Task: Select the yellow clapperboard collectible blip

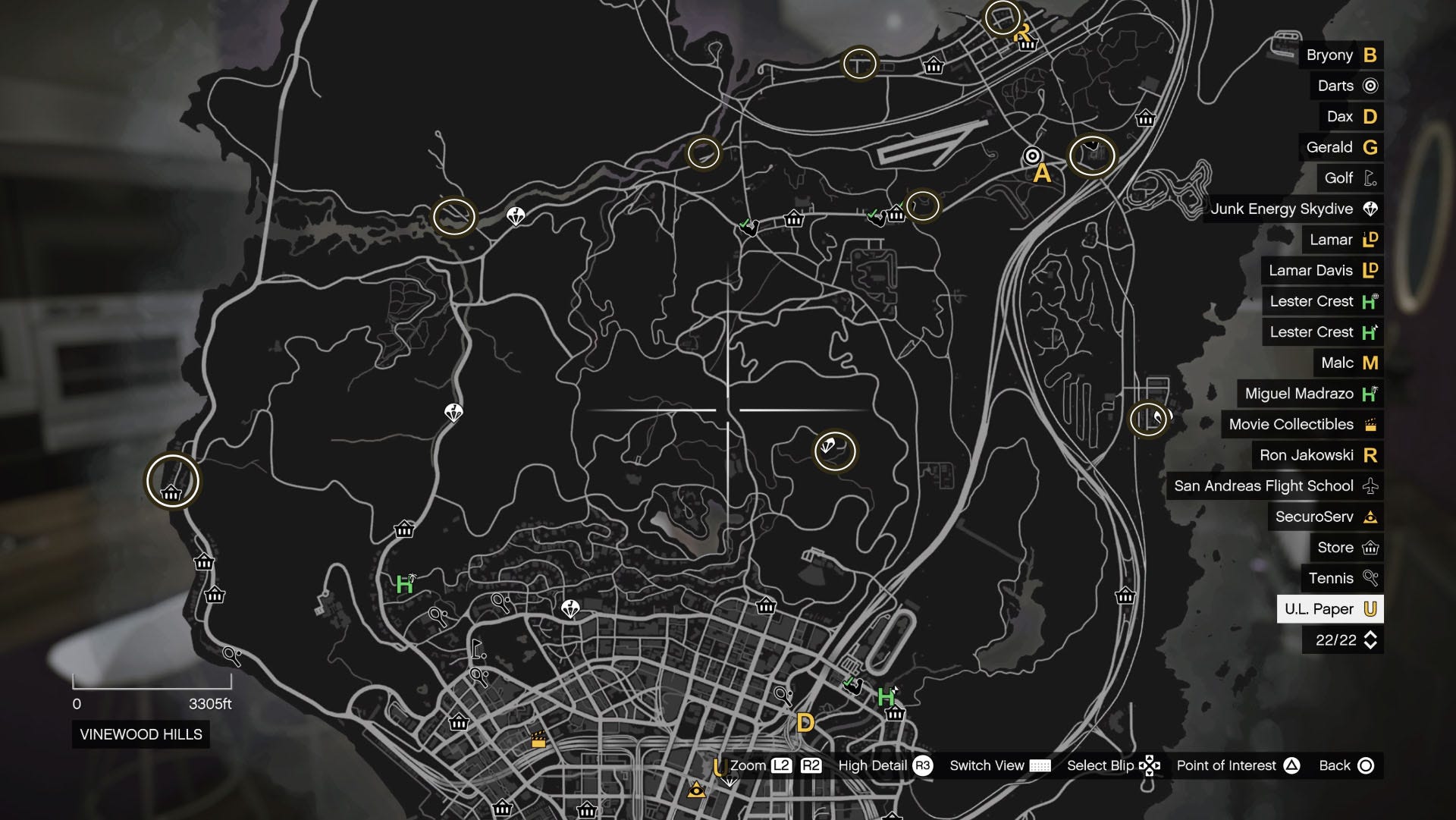Action: point(538,739)
